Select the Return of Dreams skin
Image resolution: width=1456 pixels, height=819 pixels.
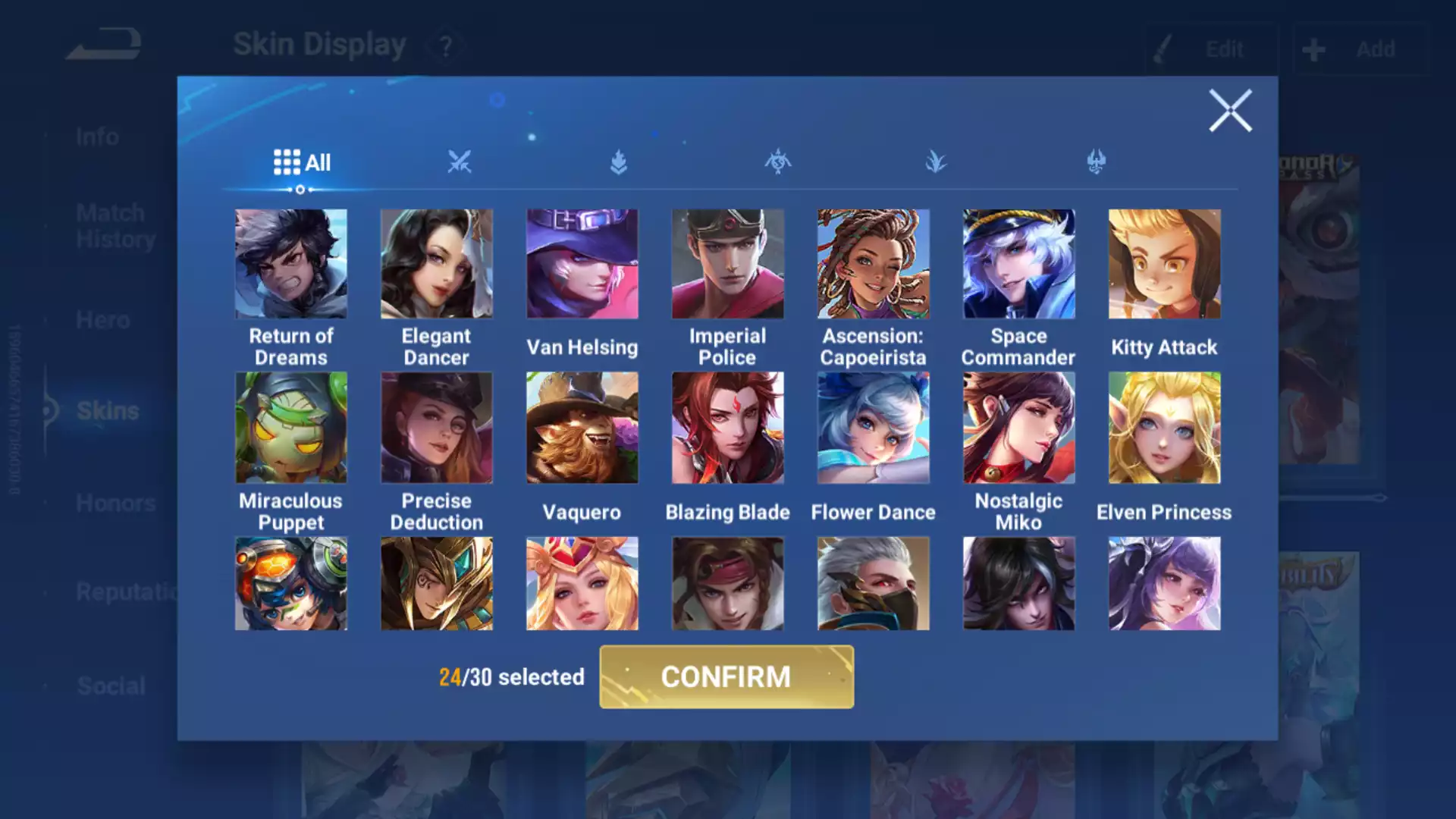pos(290,264)
